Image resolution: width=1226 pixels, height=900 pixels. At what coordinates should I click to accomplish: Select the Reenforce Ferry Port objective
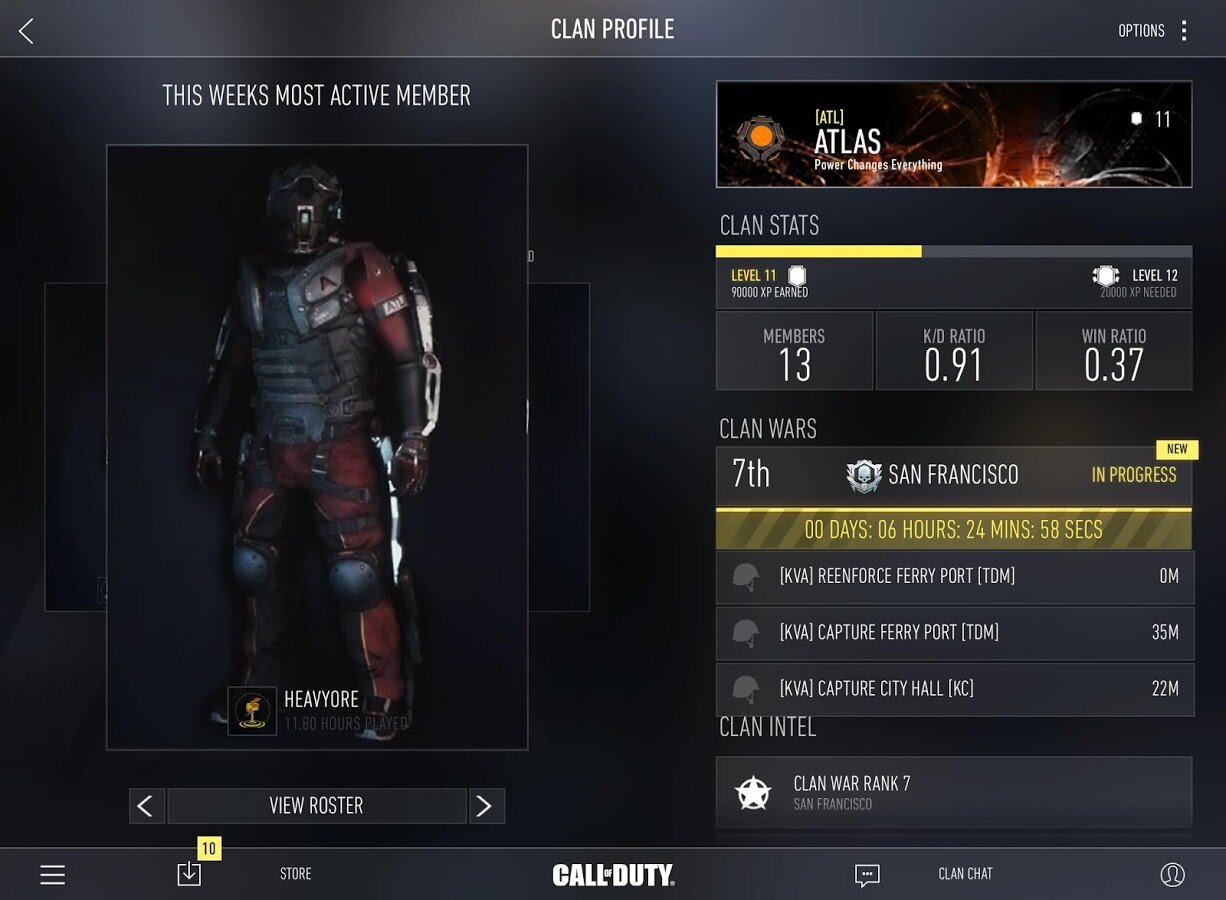tap(954, 576)
